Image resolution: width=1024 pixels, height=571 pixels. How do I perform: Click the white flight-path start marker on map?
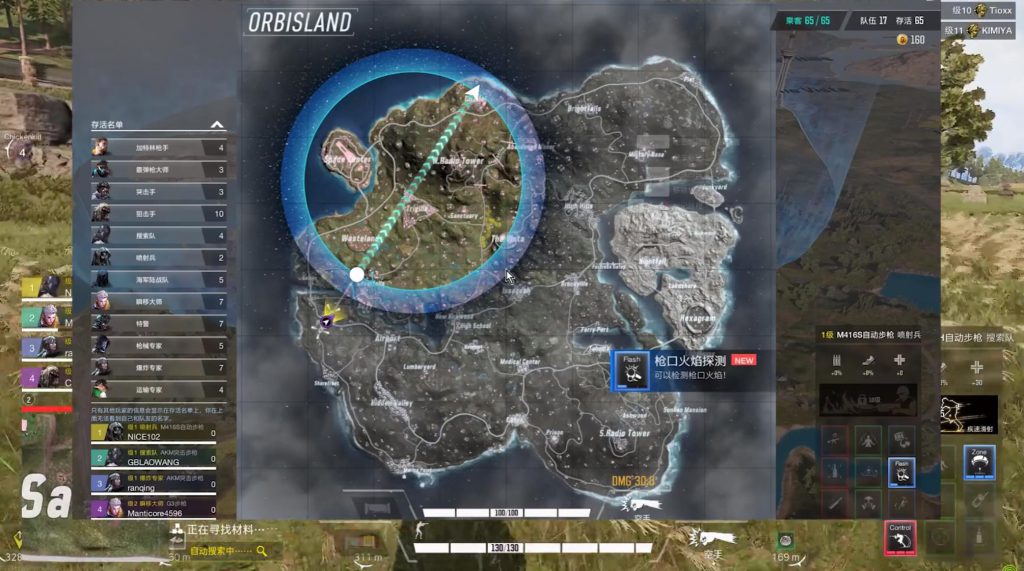pyautogui.click(x=357, y=274)
